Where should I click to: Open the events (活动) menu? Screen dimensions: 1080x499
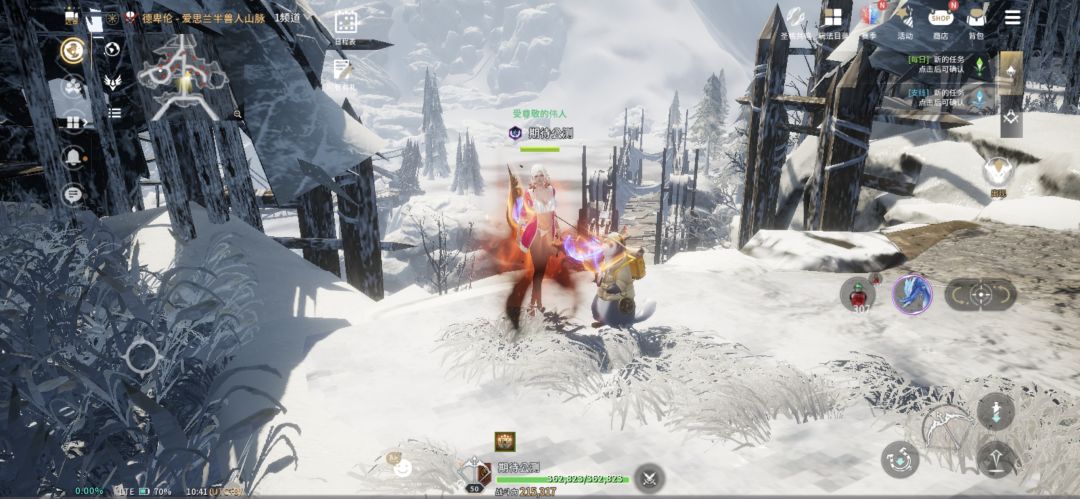point(904,18)
